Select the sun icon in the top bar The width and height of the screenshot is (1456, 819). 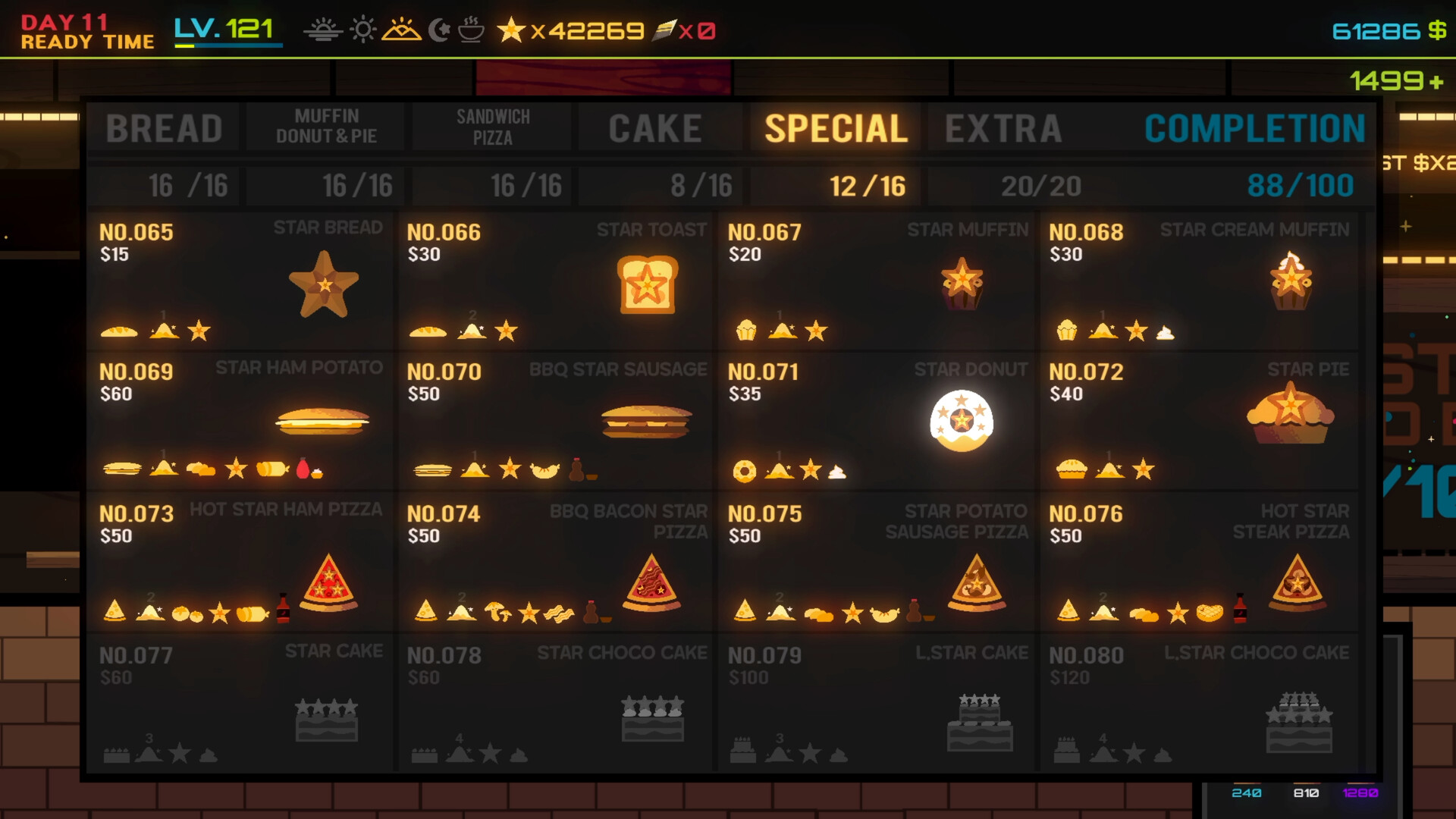(x=362, y=30)
